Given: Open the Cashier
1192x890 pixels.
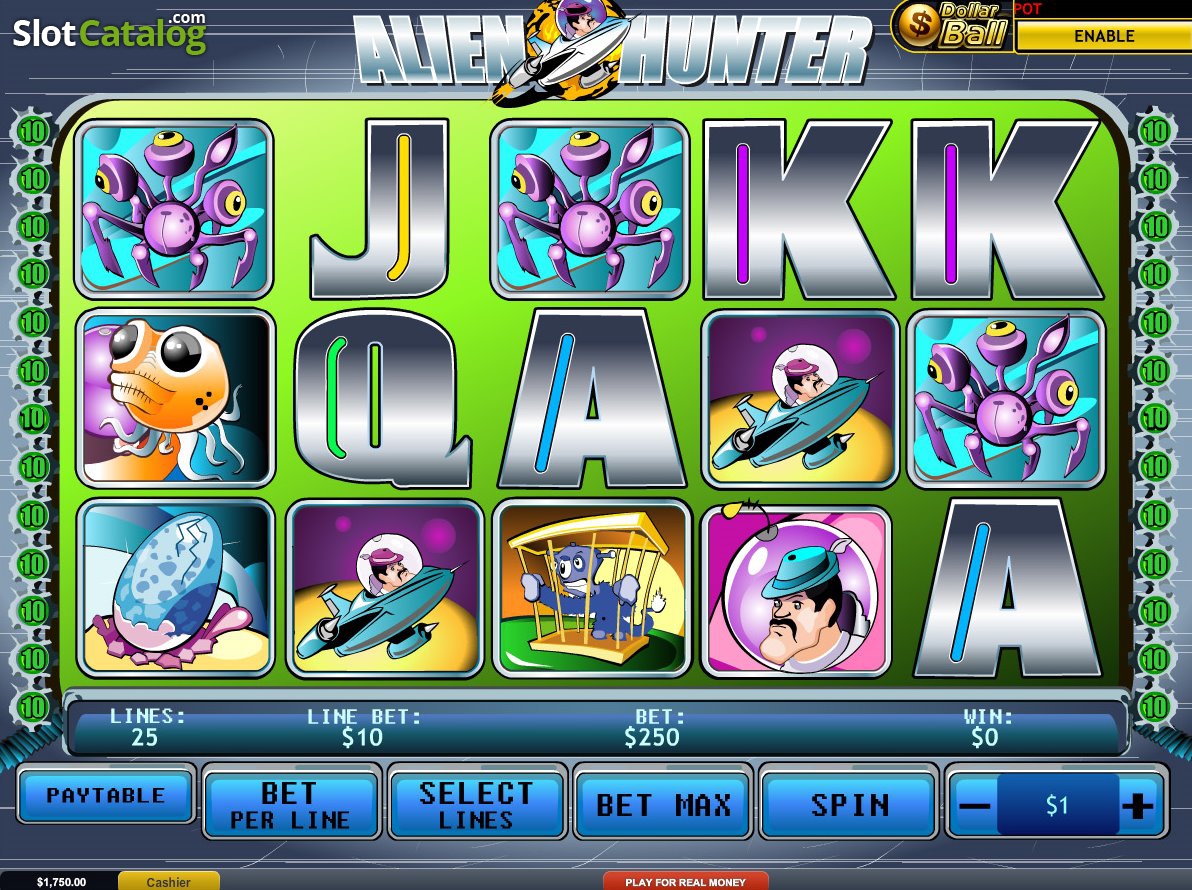Looking at the screenshot, I should coord(168,882).
